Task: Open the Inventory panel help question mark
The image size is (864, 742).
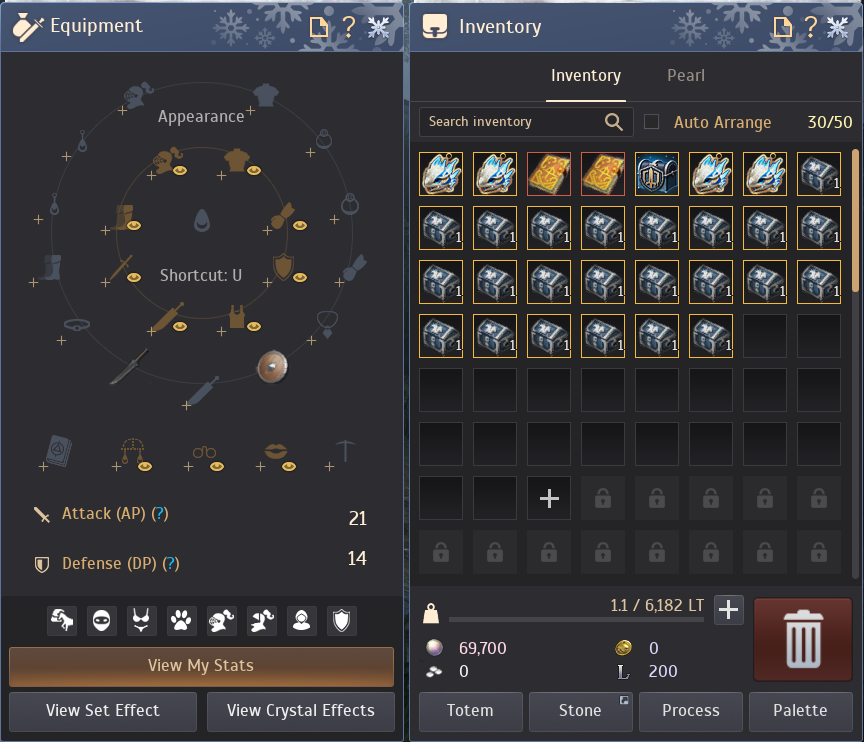Action: [x=810, y=27]
